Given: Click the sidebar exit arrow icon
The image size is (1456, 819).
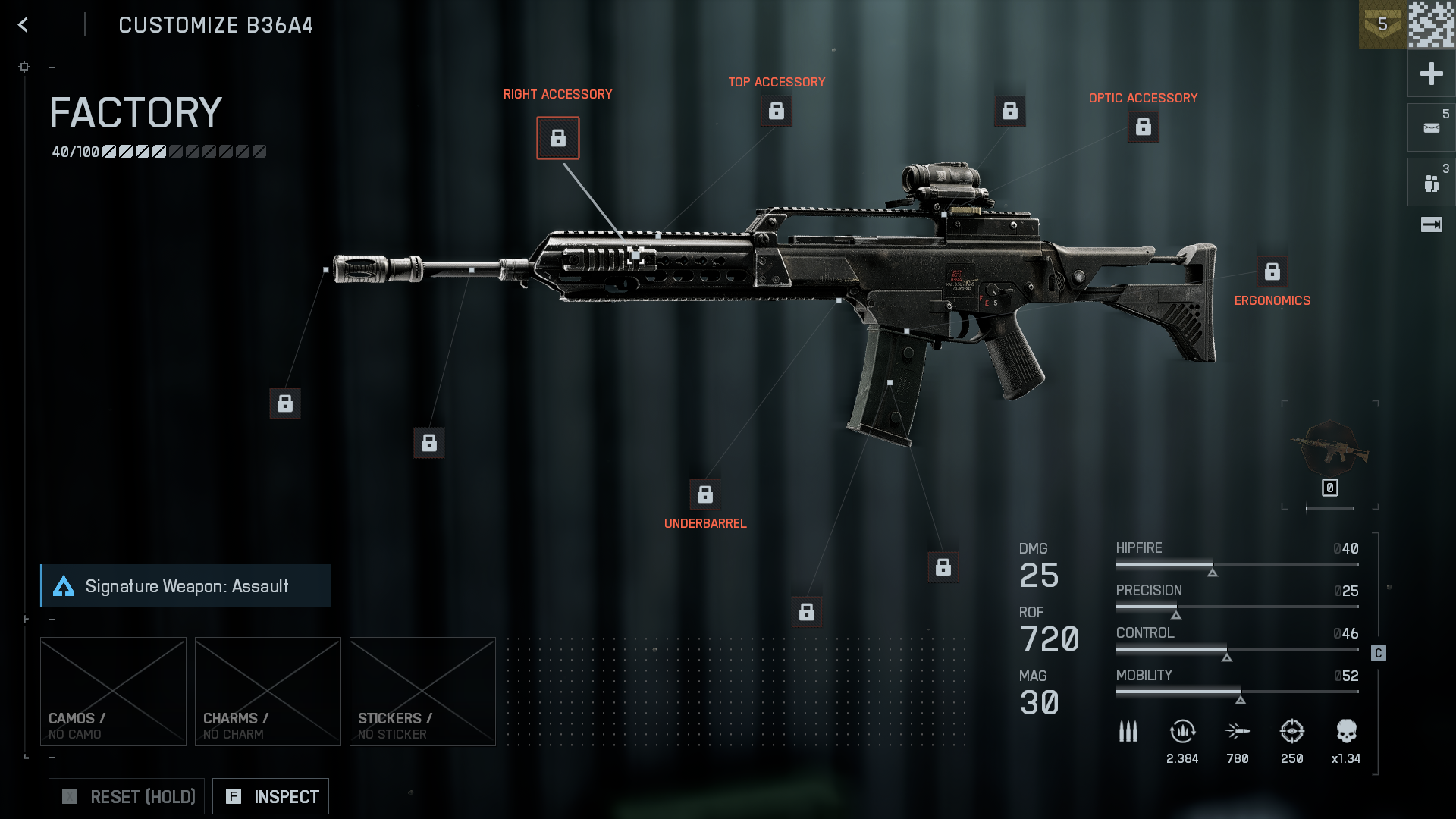Looking at the screenshot, I should (1431, 224).
